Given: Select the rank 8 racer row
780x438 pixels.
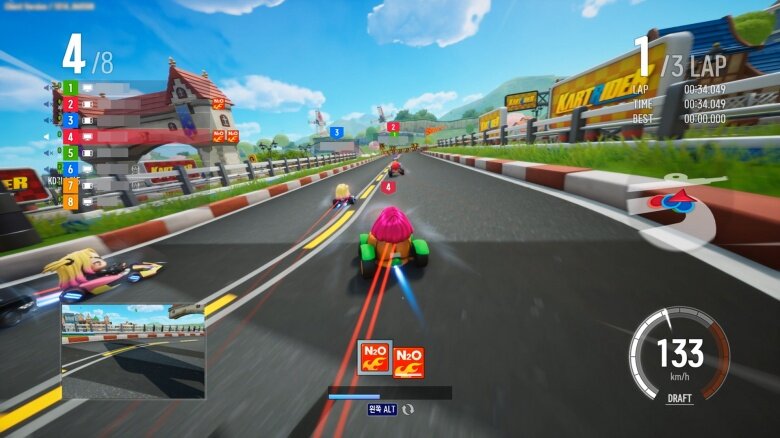Looking at the screenshot, I should click(100, 201).
